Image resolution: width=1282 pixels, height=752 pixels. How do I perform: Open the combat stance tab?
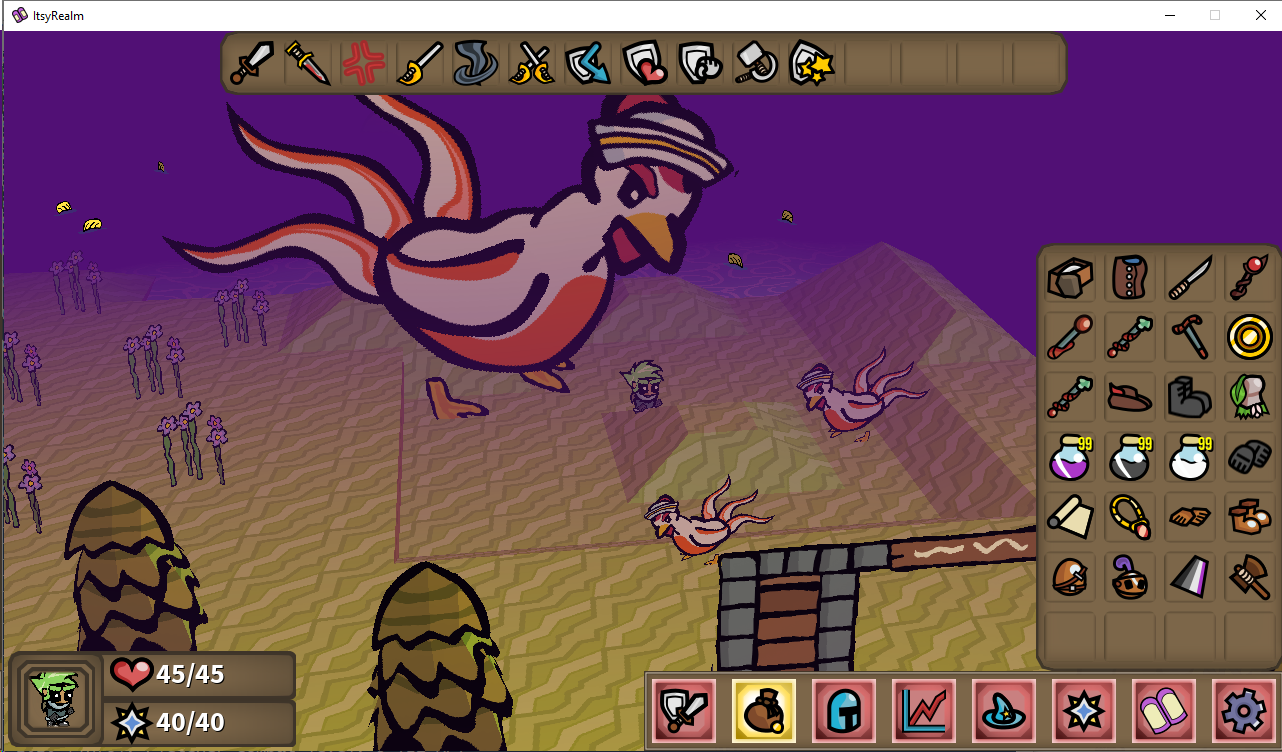[x=684, y=711]
